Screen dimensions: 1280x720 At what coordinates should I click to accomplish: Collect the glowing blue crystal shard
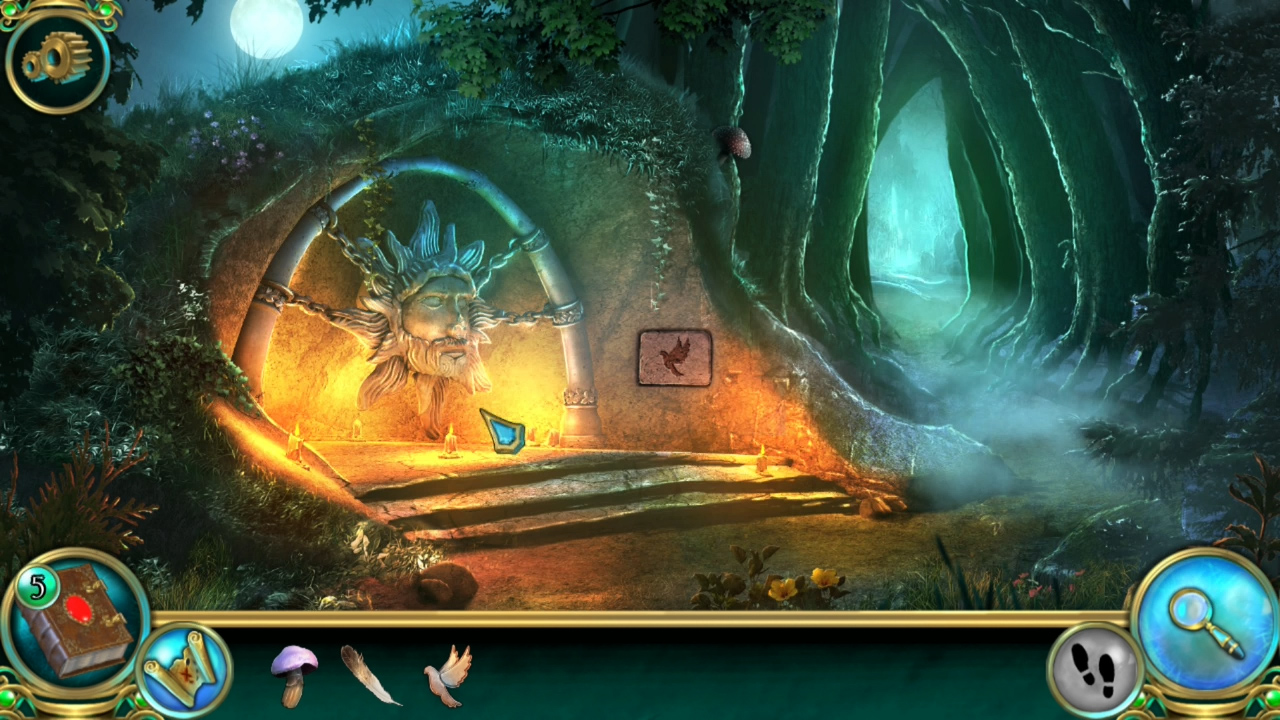point(502,432)
